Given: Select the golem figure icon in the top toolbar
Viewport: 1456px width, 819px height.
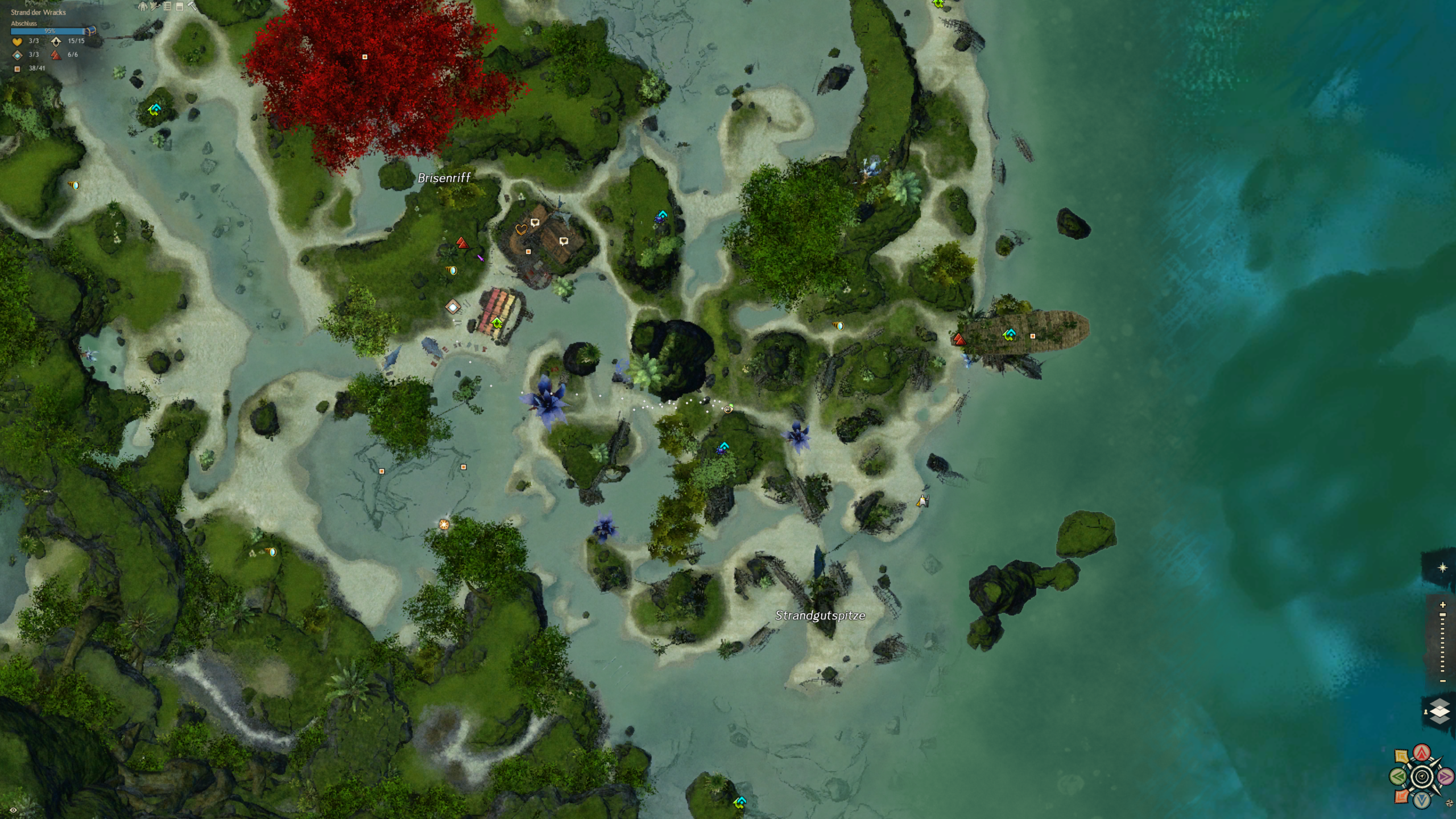Looking at the screenshot, I should pos(143,6).
